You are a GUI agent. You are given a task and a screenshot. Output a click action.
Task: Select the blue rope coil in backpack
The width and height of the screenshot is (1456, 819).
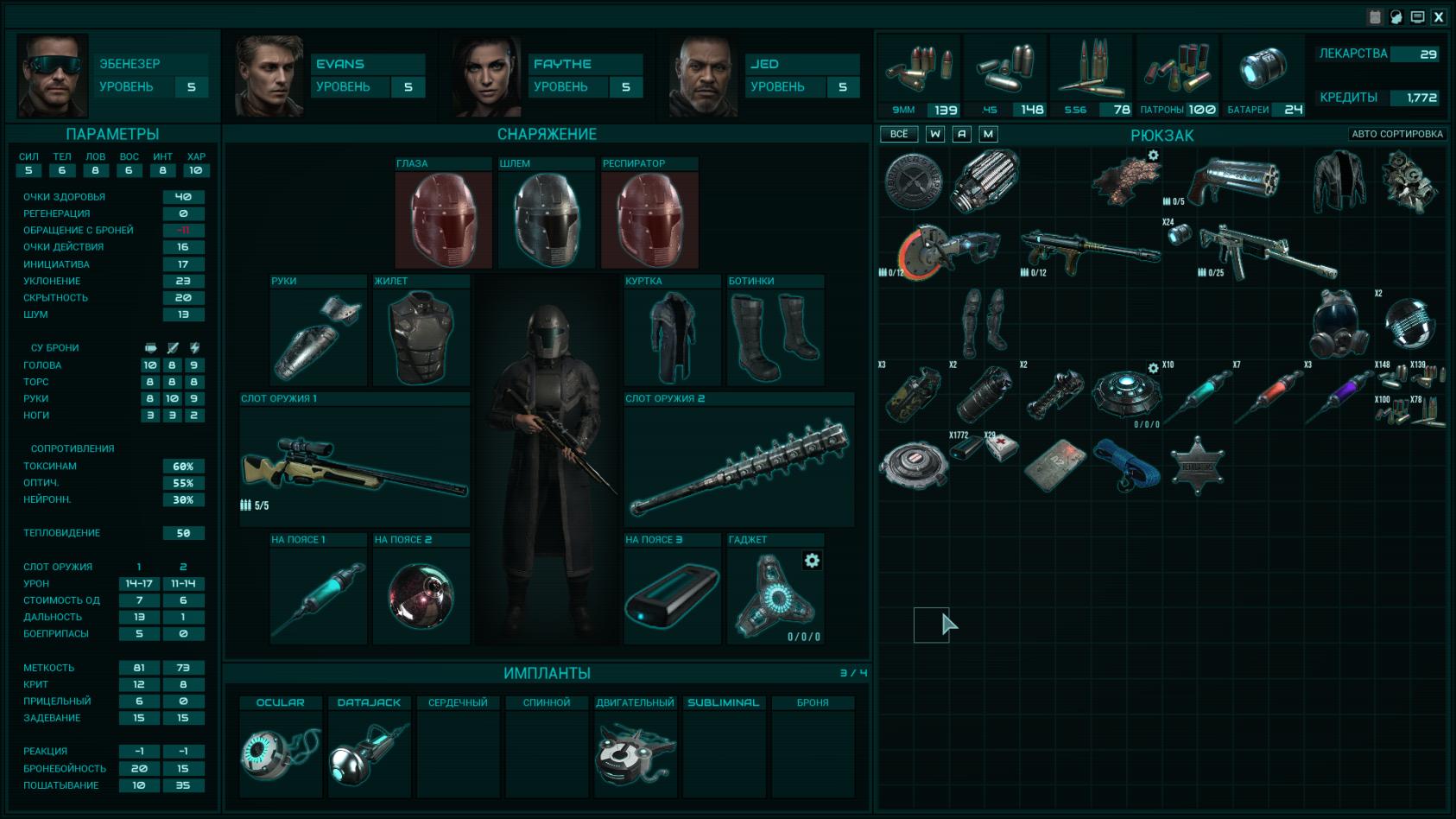coord(1127,466)
